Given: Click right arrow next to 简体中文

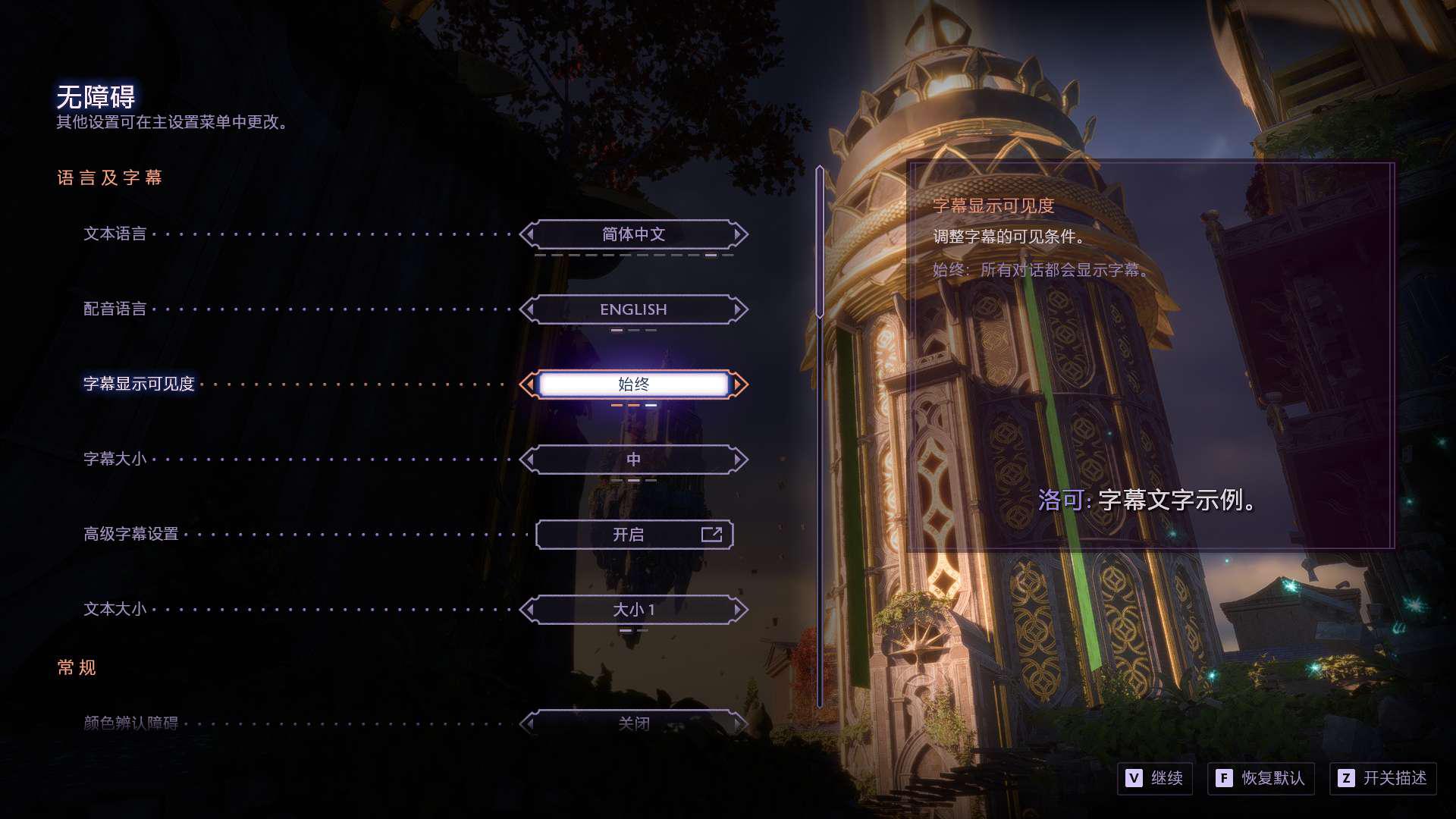Looking at the screenshot, I should 739,234.
